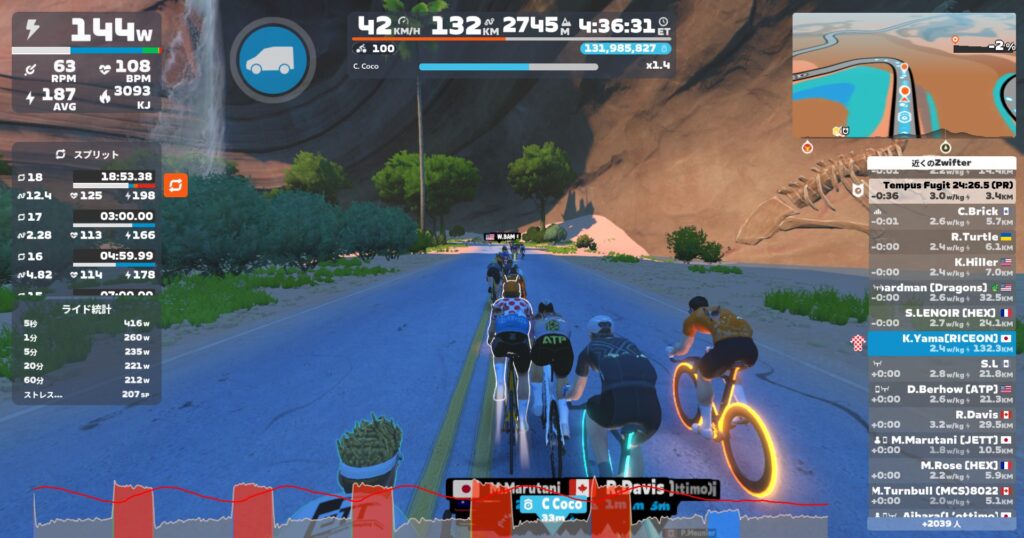Show the +2039 more riders entry

tap(941, 523)
